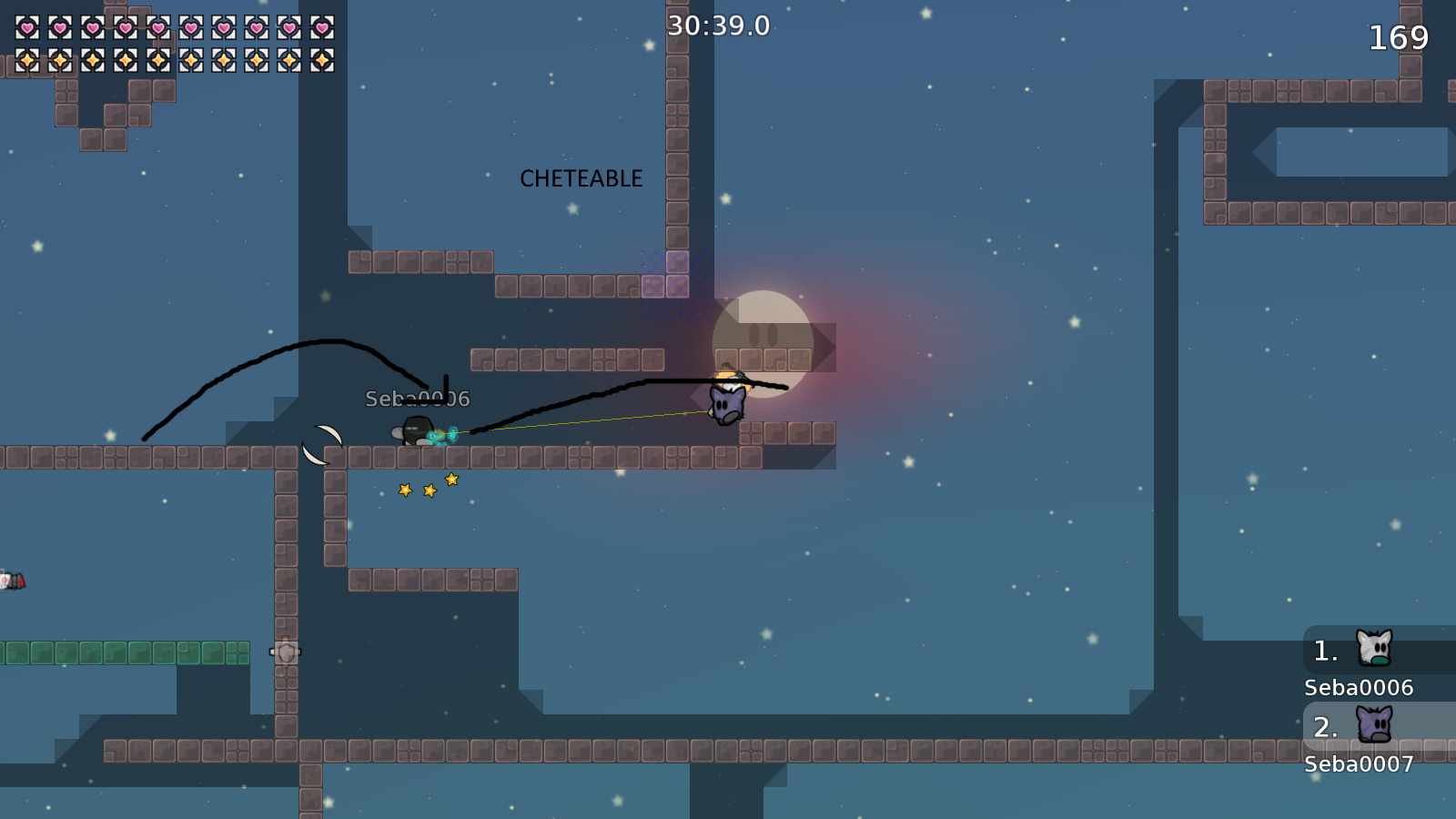Click the score counter showing 169
Image resolution: width=1456 pixels, height=819 pixels.
1400,39
